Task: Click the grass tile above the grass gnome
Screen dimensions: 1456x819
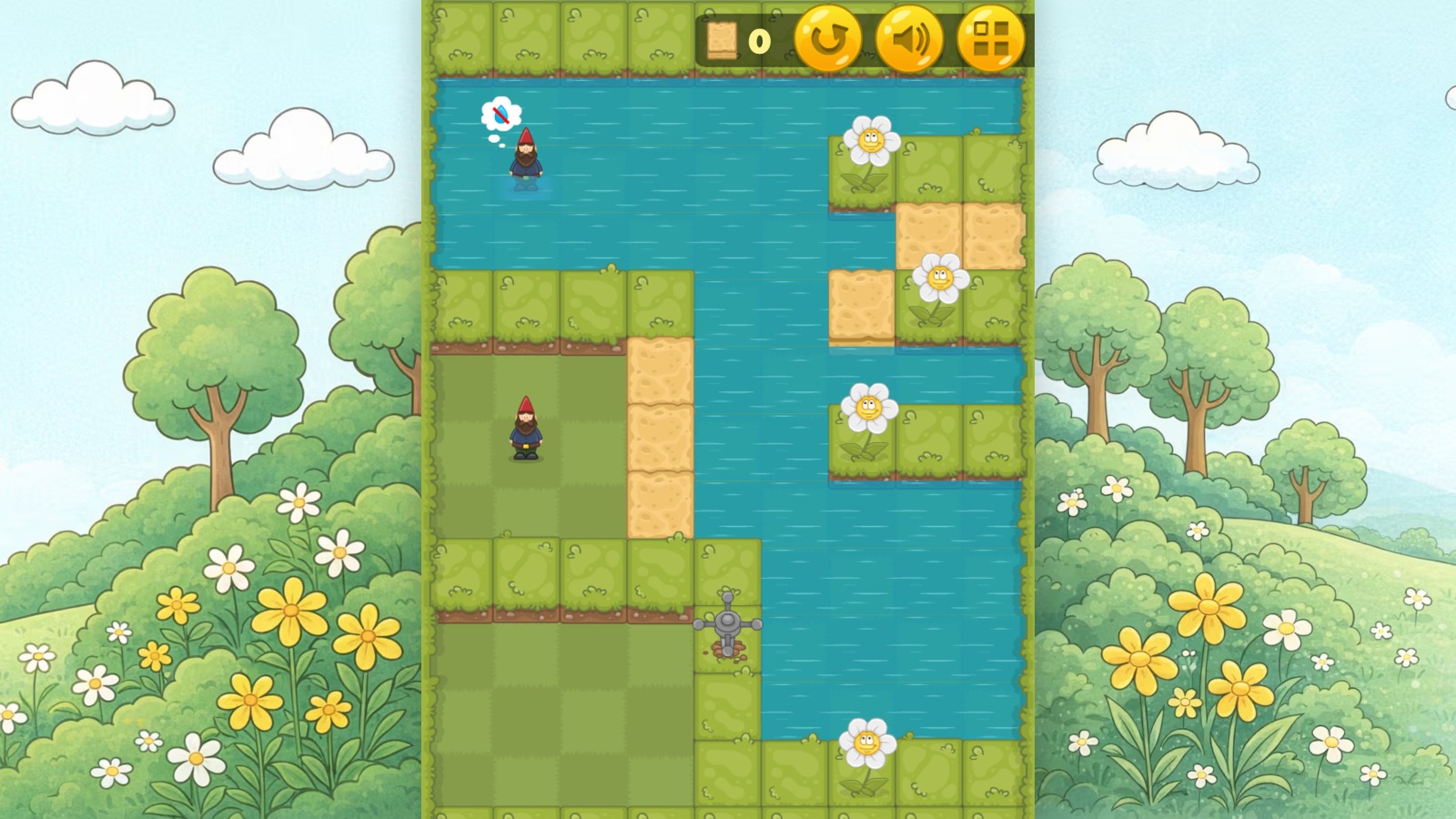Action: [526, 309]
